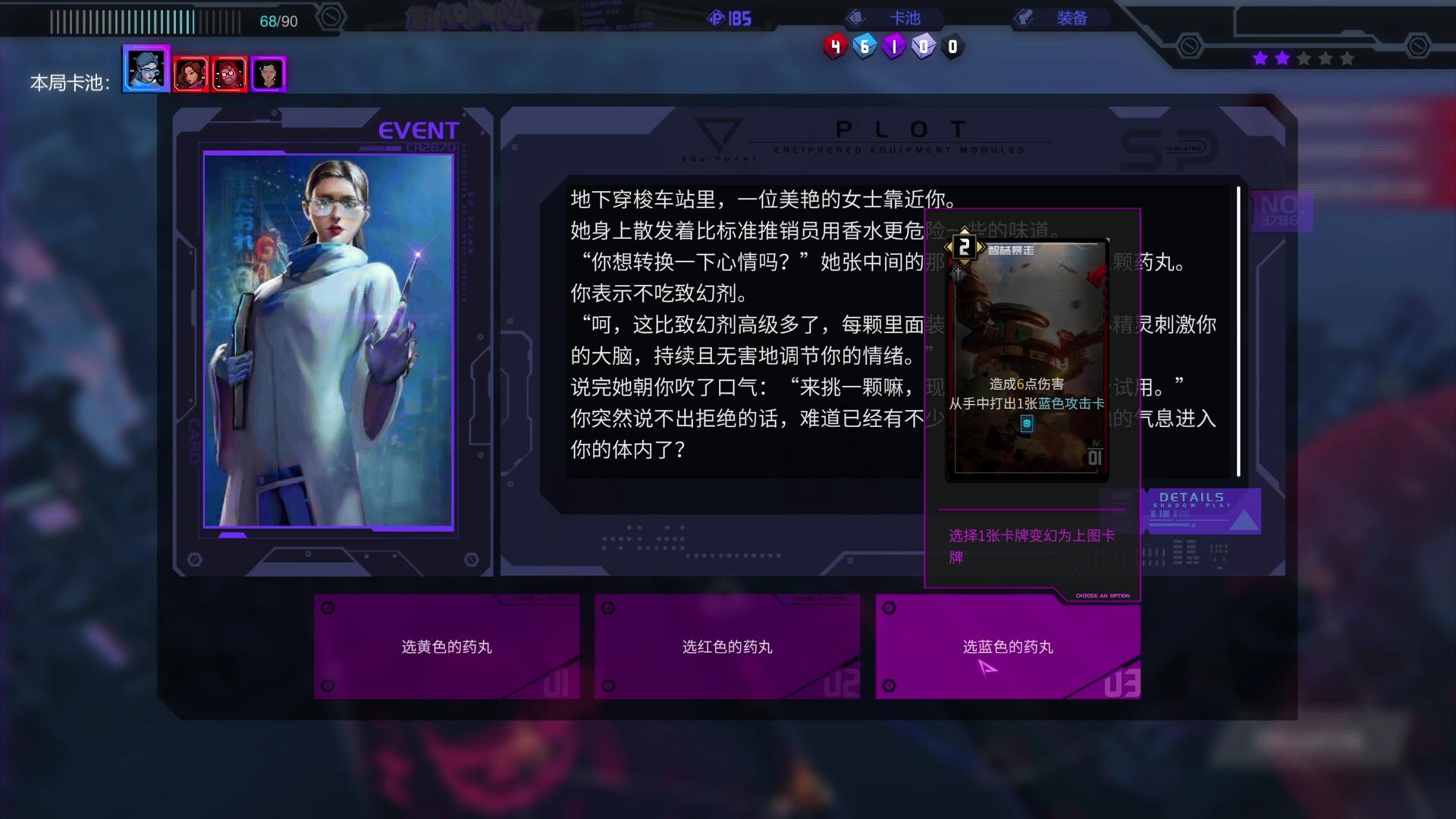Choose option 选黄色的药丸
This screenshot has width=1456, height=819.
point(447,647)
